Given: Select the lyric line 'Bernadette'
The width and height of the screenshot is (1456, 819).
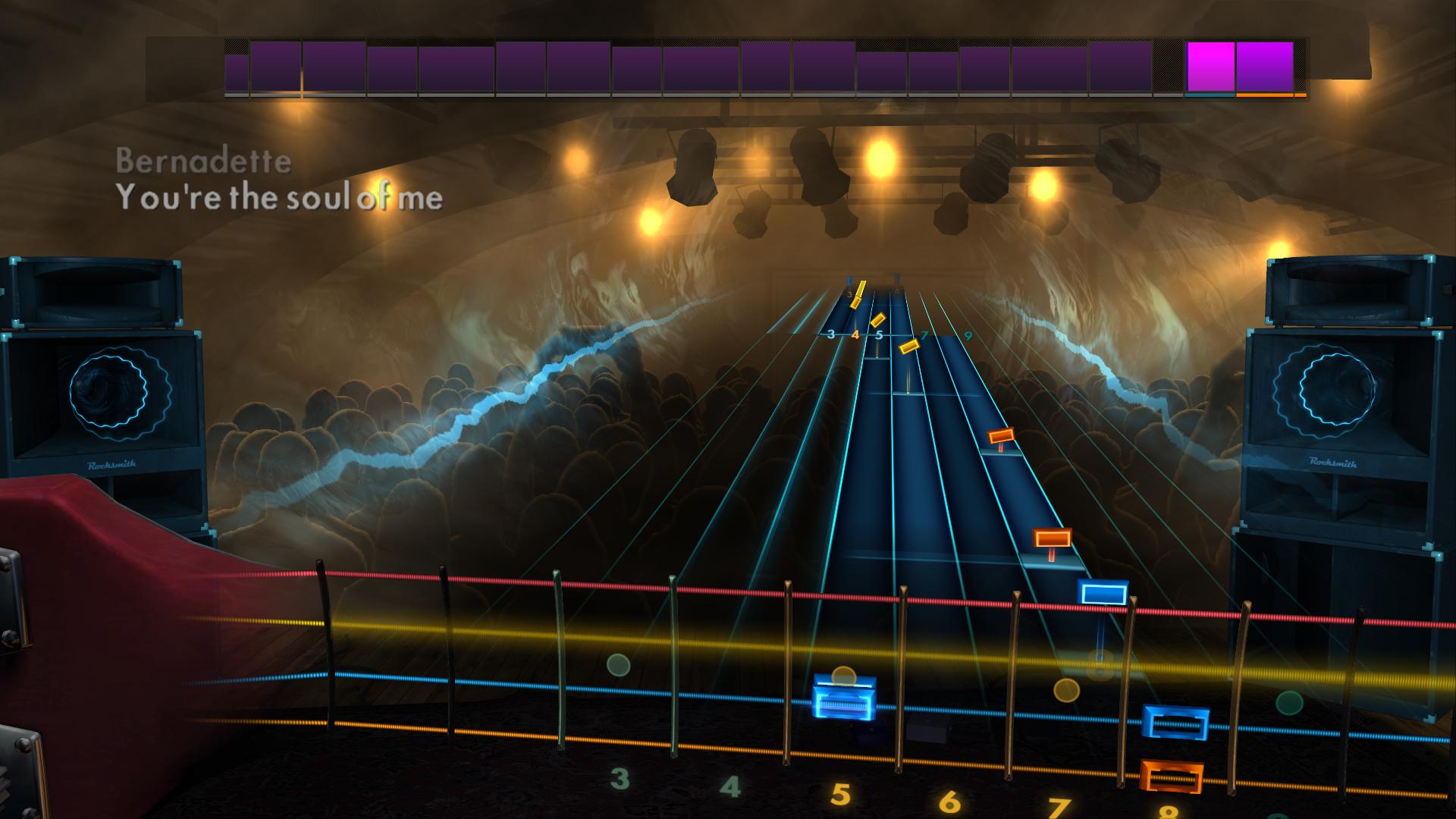Looking at the screenshot, I should tap(203, 159).
